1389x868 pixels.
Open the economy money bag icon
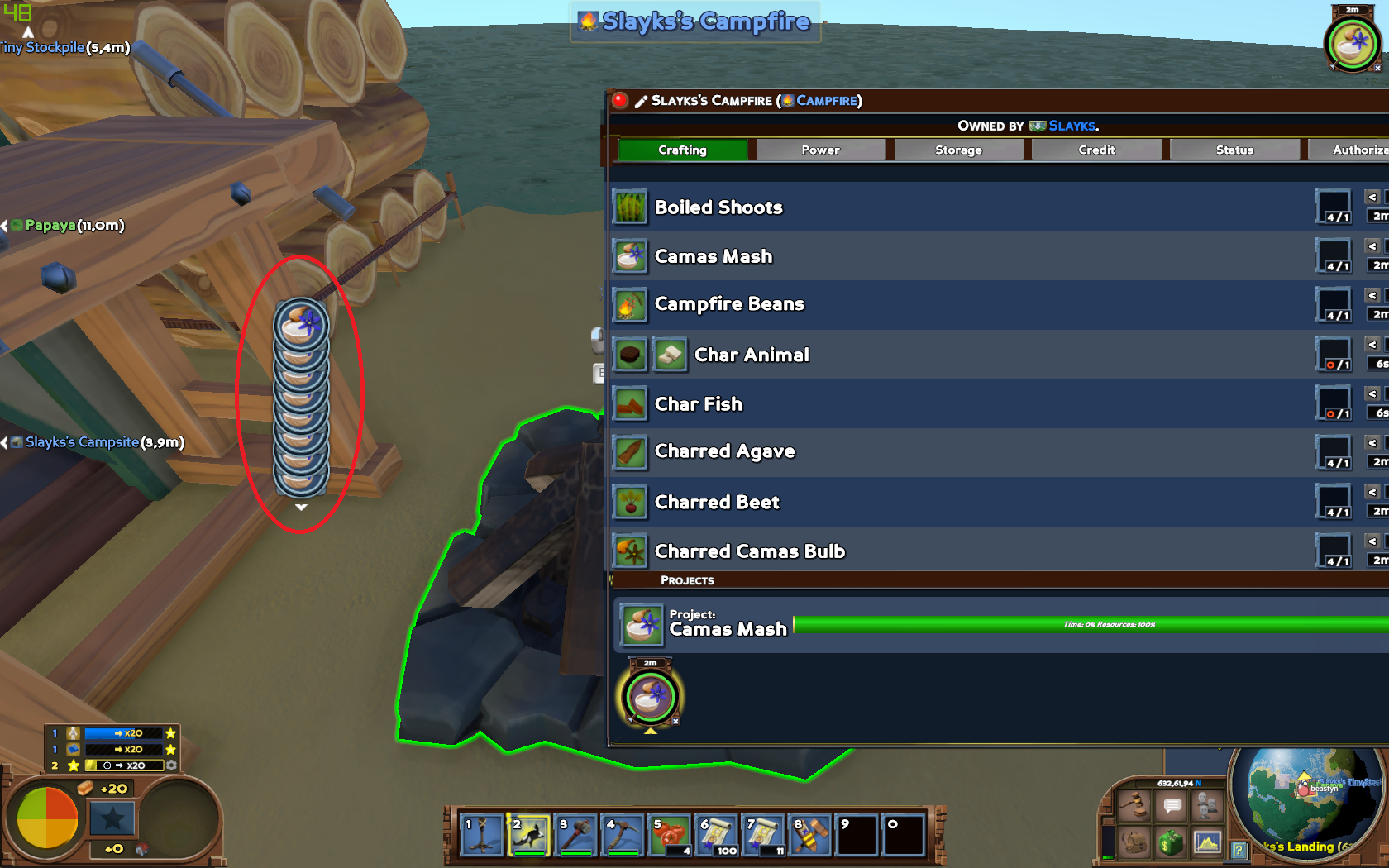pos(1171,843)
